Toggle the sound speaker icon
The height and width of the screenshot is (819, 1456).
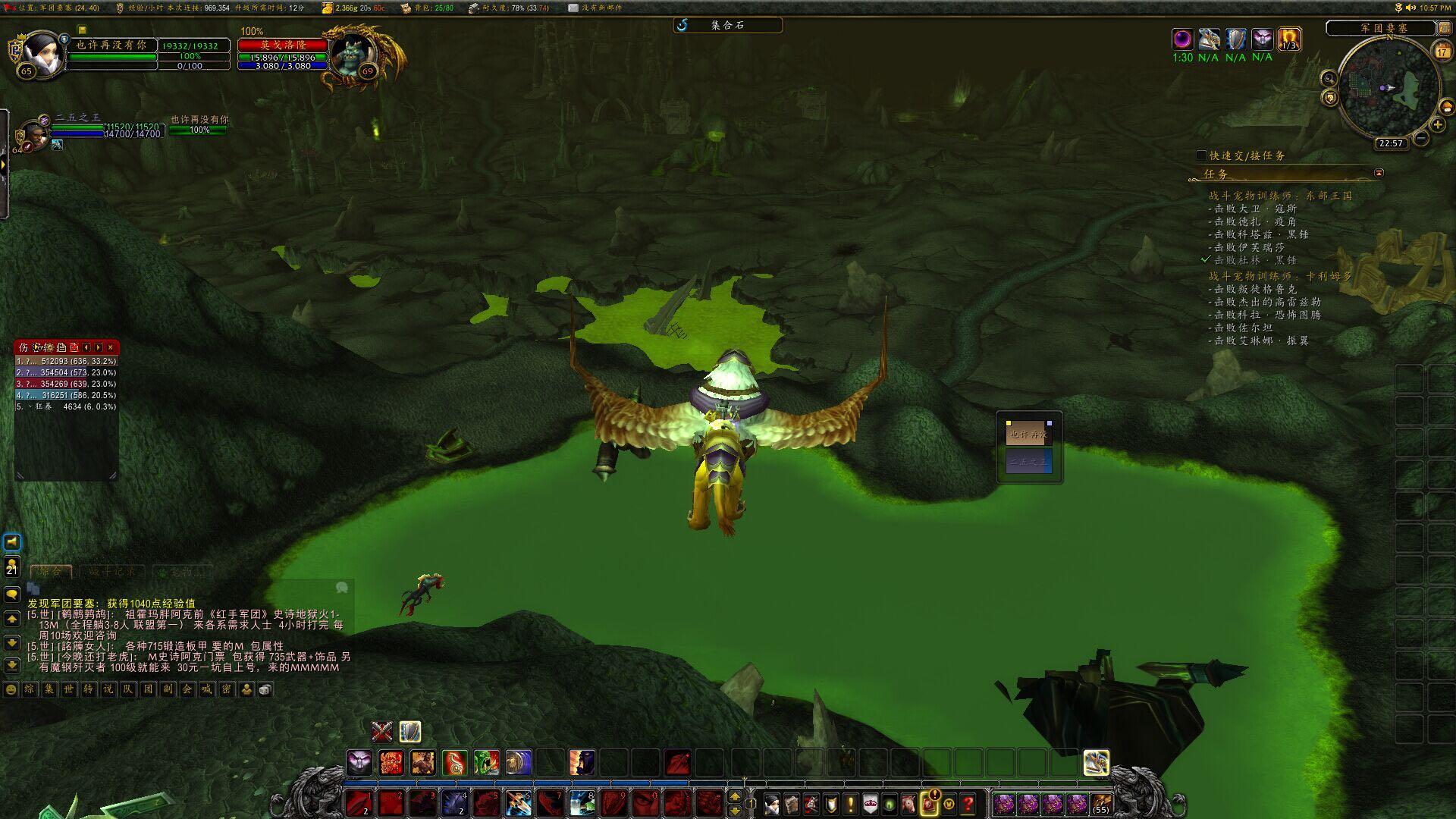click(x=1410, y=8)
